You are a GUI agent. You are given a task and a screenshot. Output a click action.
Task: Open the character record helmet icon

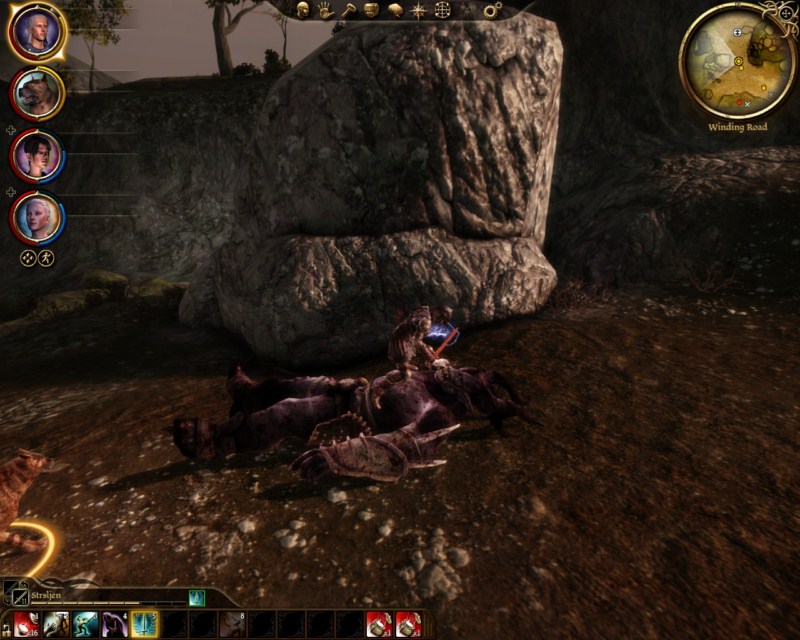(302, 10)
